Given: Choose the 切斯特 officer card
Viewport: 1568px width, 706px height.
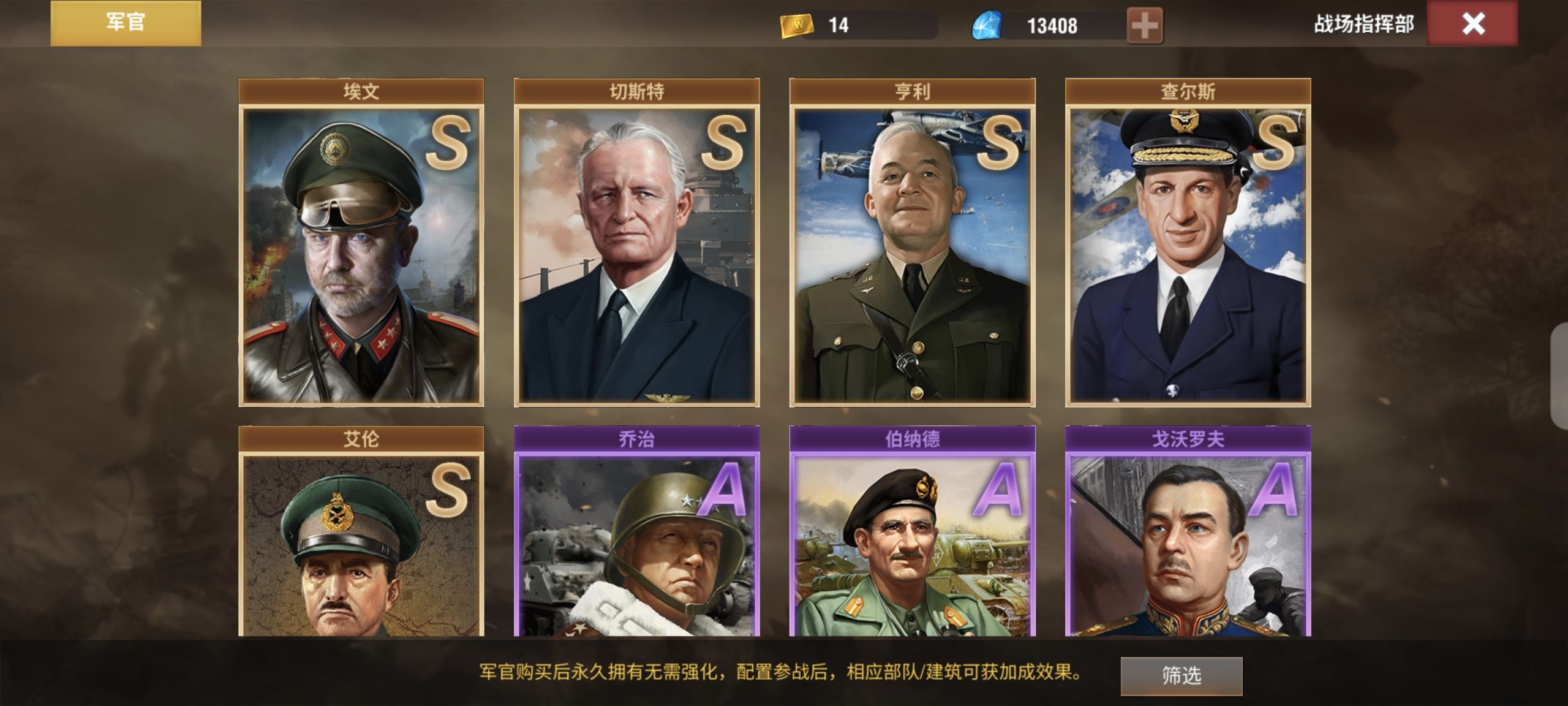Looking at the screenshot, I should click(x=636, y=243).
